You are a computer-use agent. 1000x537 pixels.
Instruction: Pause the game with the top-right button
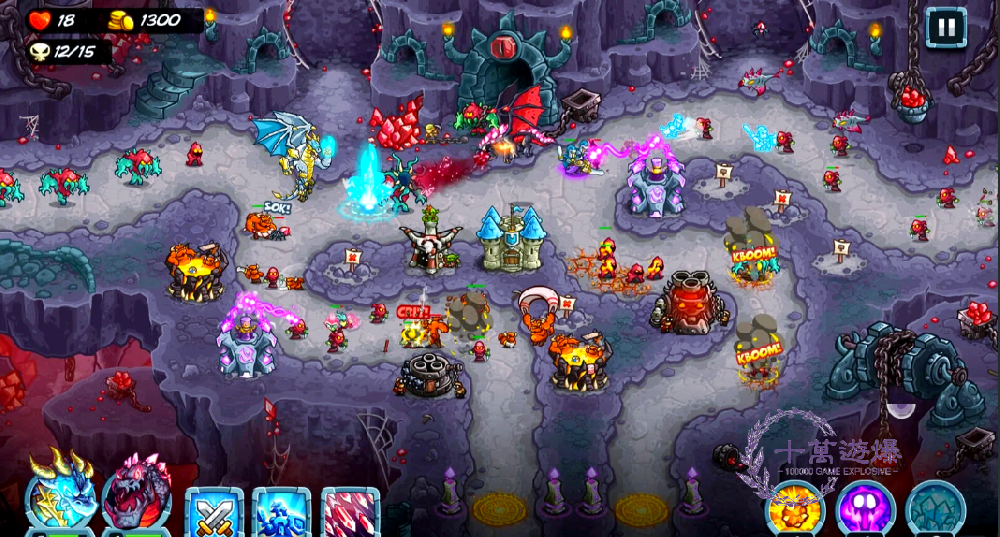click(945, 27)
